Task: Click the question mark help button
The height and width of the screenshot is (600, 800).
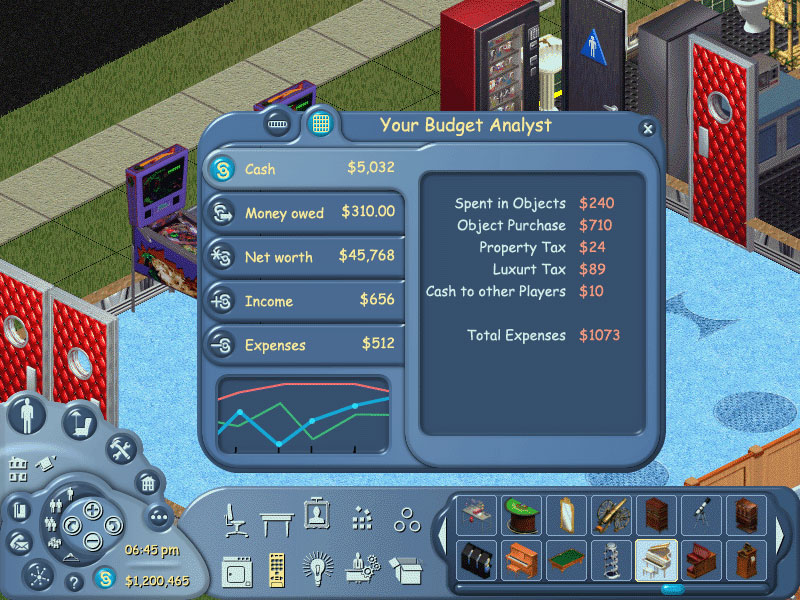Action: 73,581
